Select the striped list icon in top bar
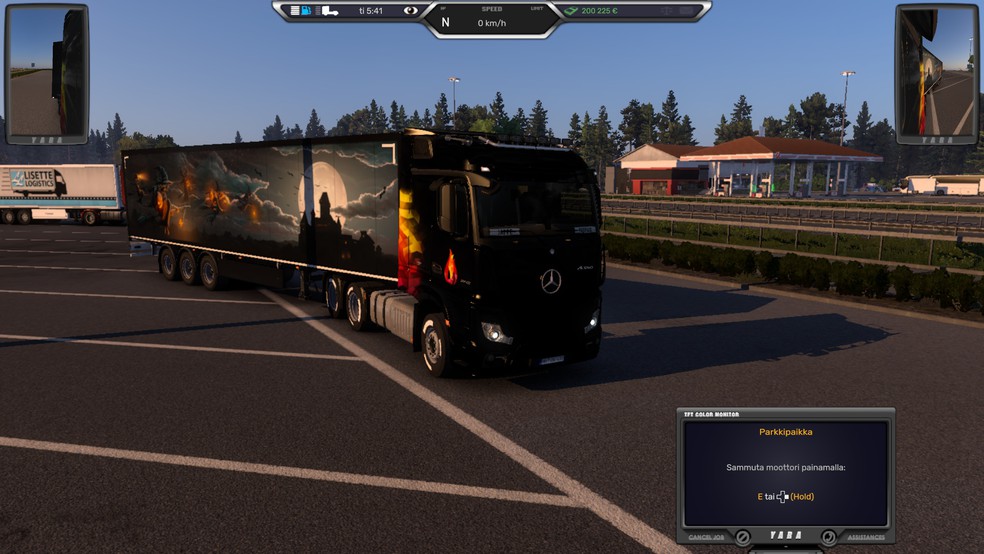Image resolution: width=984 pixels, height=554 pixels. pos(294,11)
